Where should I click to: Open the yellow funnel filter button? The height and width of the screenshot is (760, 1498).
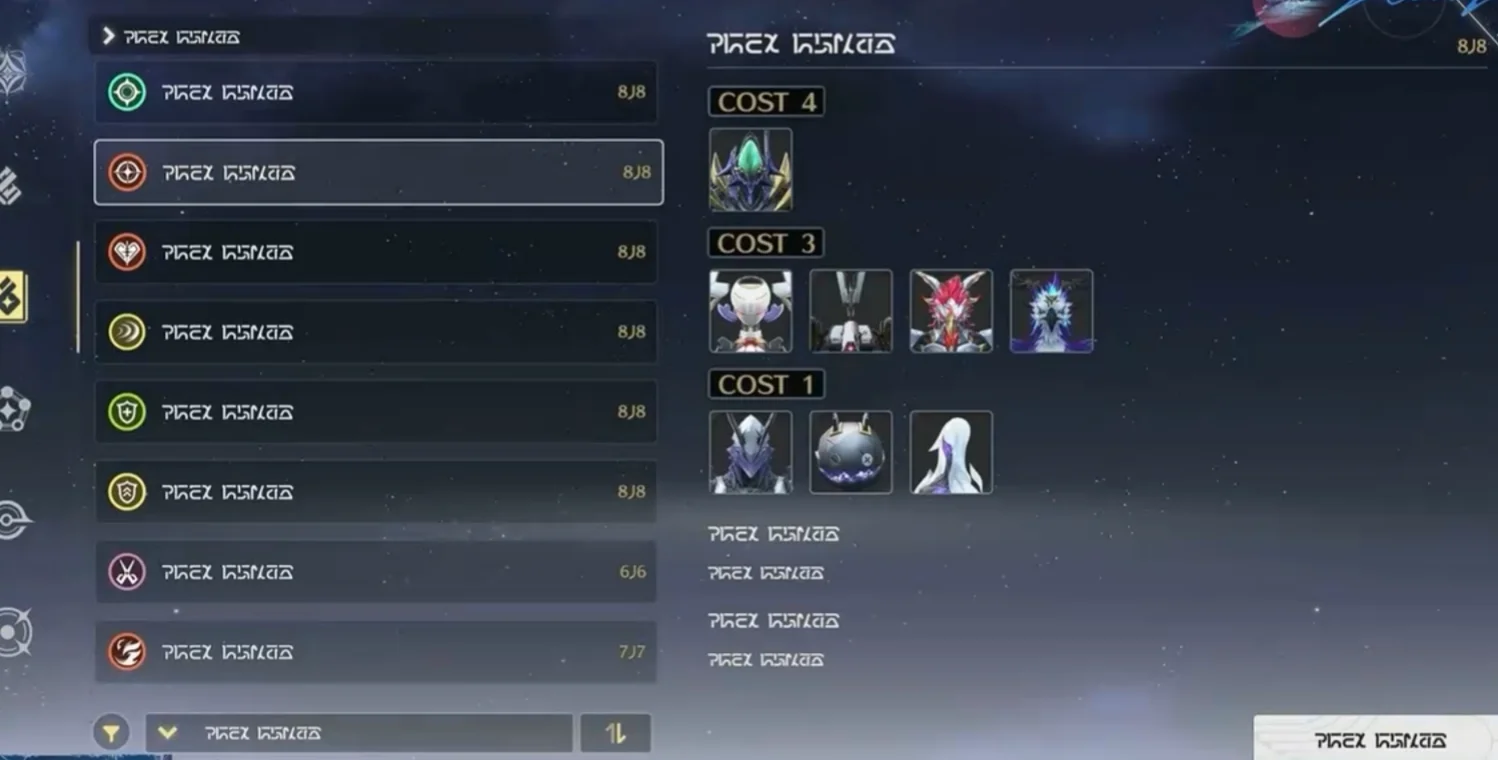click(111, 733)
